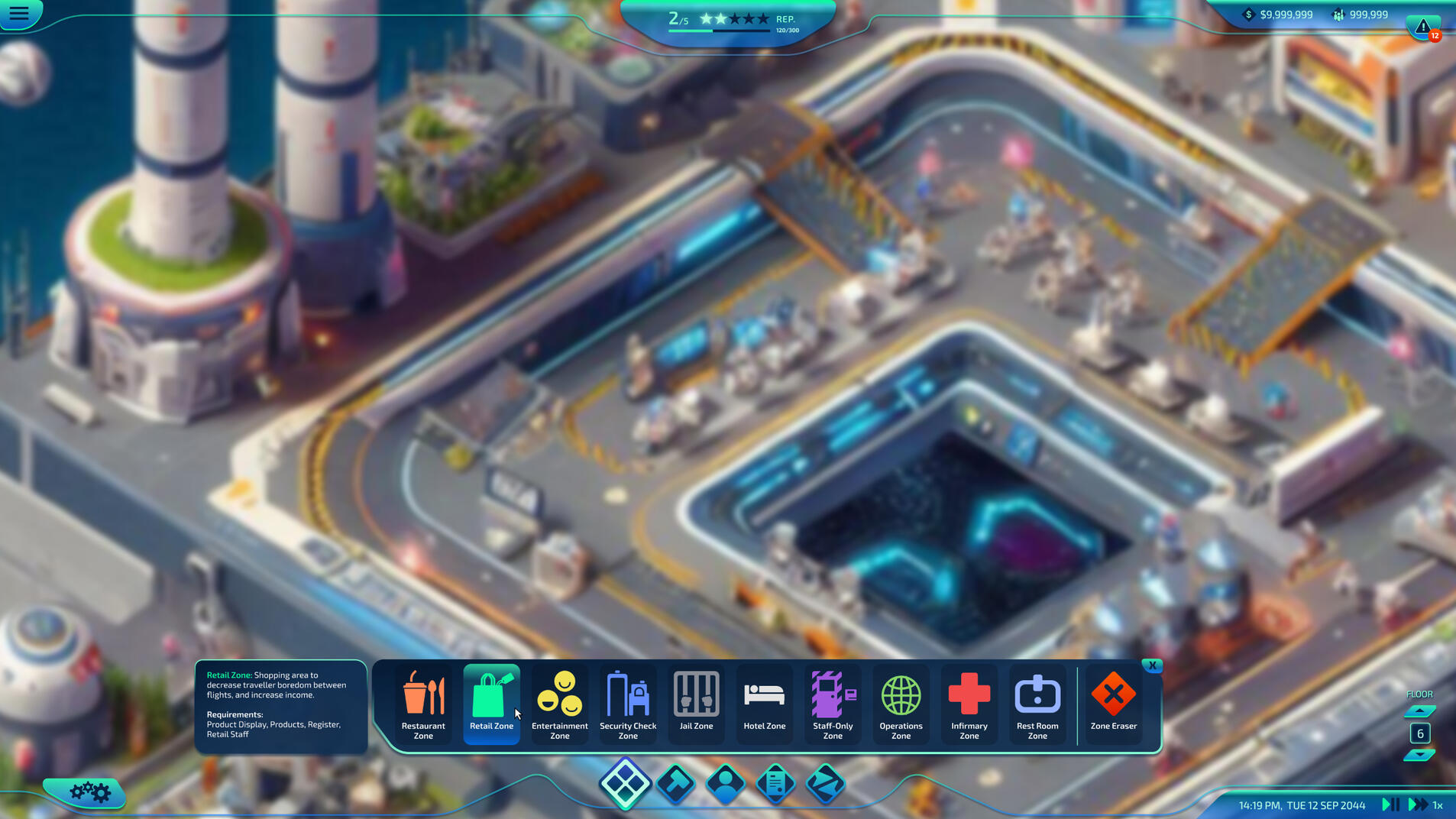
Task: Activate the Zone Eraser
Action: click(1113, 703)
